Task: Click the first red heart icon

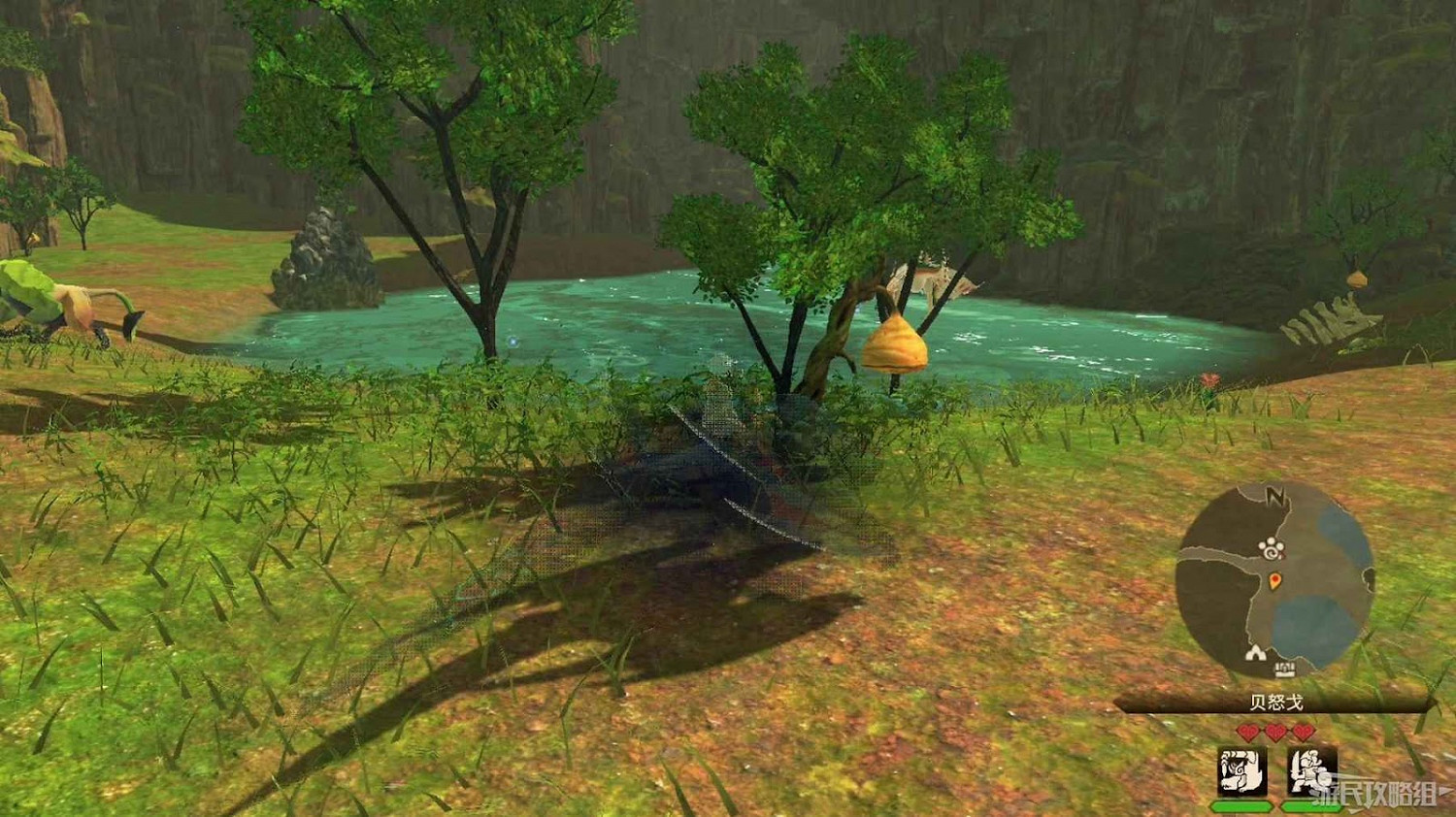Action: click(x=1246, y=731)
